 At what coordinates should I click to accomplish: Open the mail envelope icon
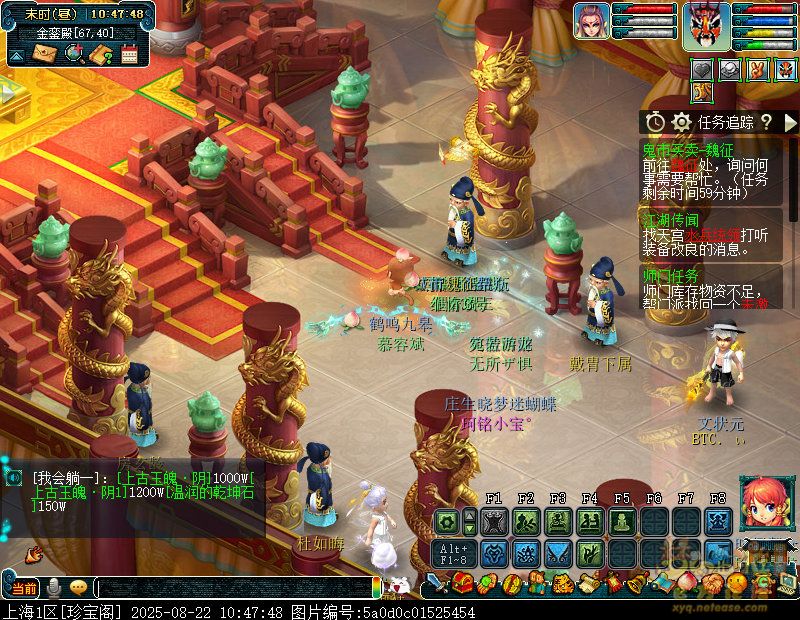click(44, 53)
